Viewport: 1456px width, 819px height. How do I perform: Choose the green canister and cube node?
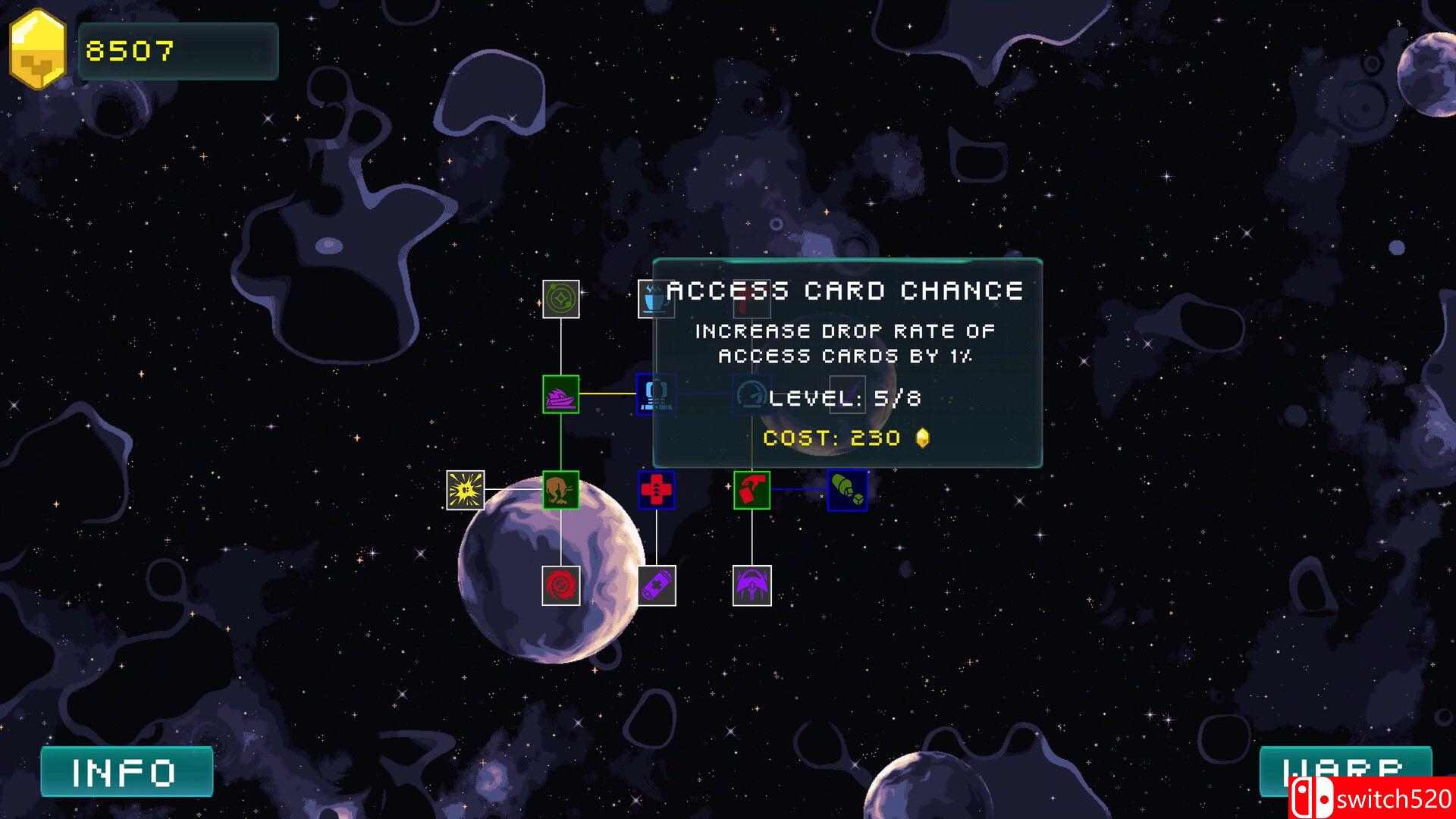pos(847,490)
